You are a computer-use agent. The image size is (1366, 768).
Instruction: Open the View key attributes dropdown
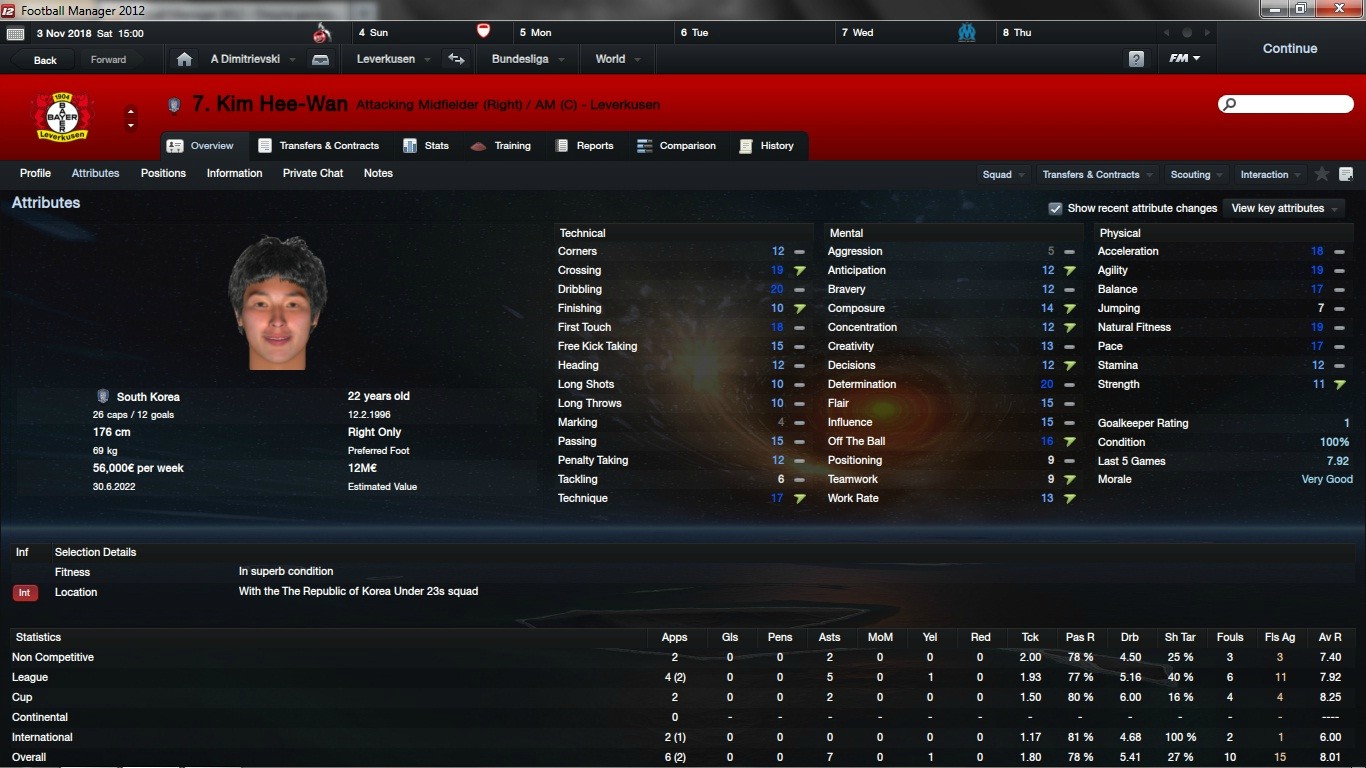point(1285,208)
